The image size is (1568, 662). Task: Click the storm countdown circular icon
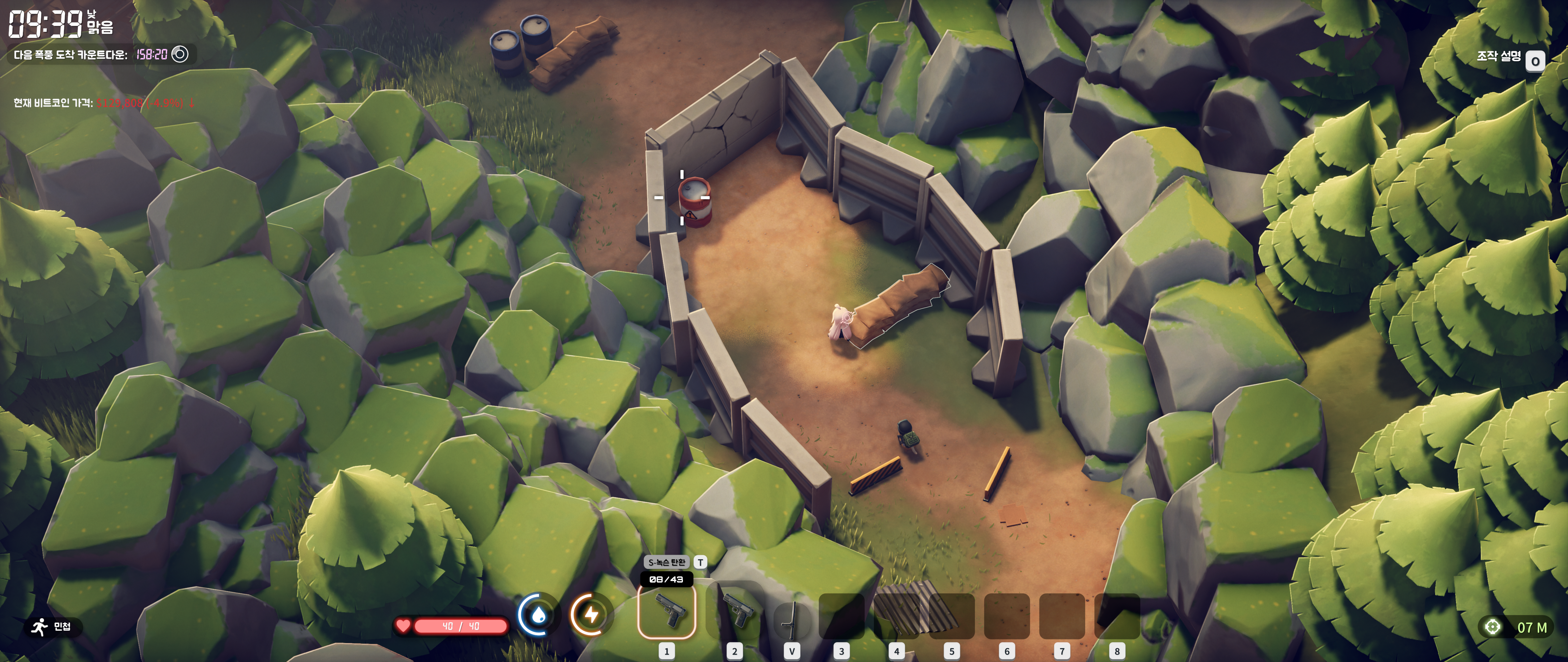coord(179,54)
